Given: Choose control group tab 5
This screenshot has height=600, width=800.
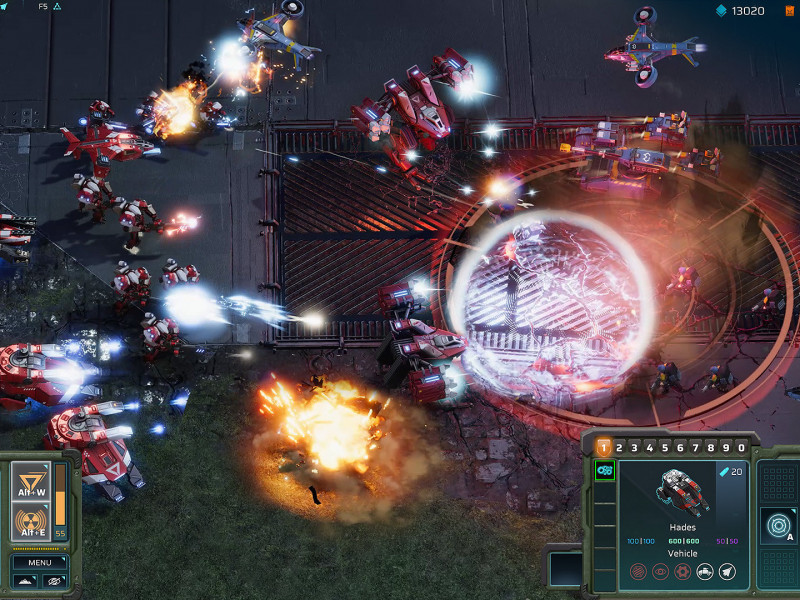Looking at the screenshot, I should (665, 447).
